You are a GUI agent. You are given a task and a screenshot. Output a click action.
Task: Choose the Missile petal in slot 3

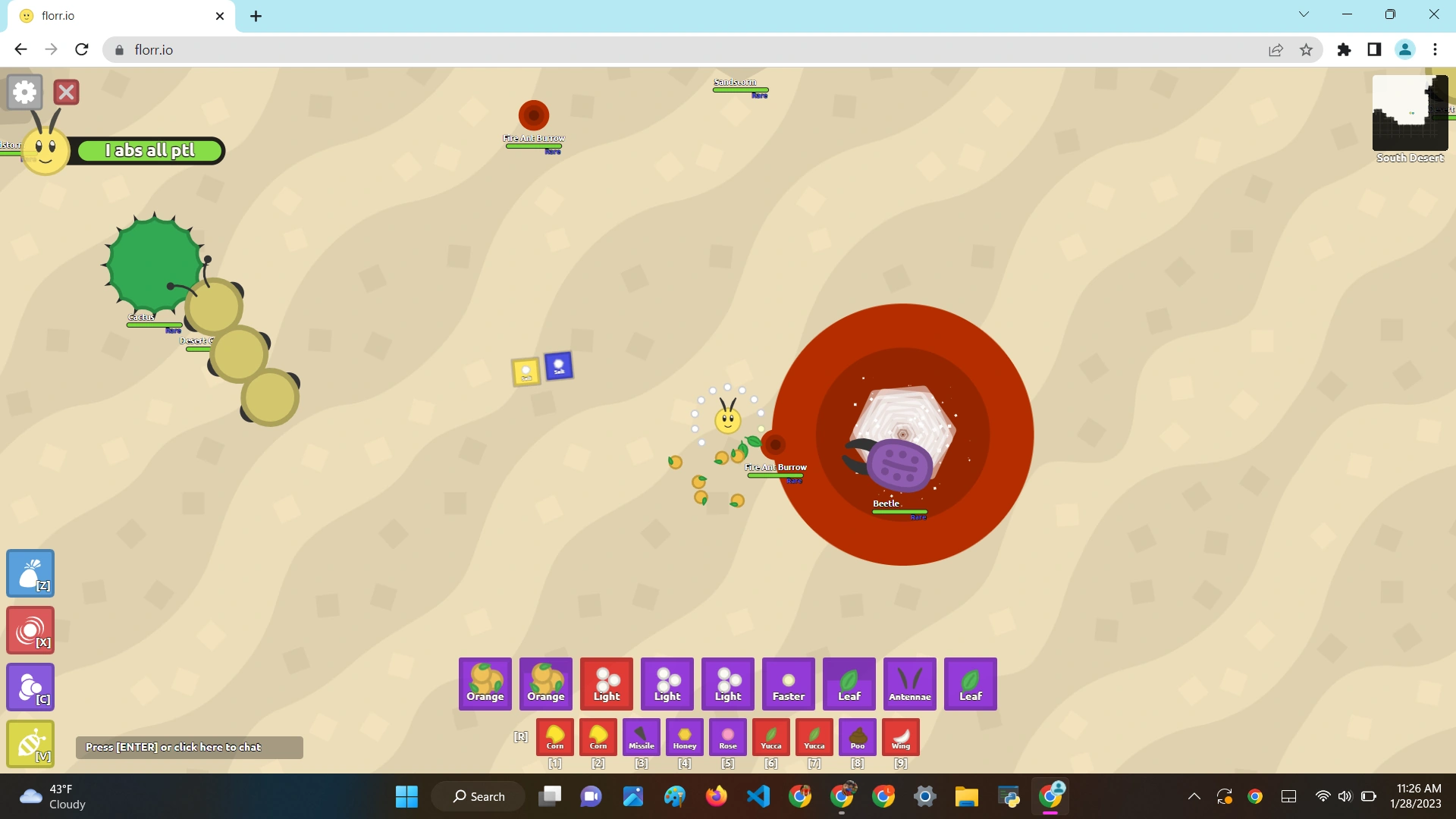(641, 736)
